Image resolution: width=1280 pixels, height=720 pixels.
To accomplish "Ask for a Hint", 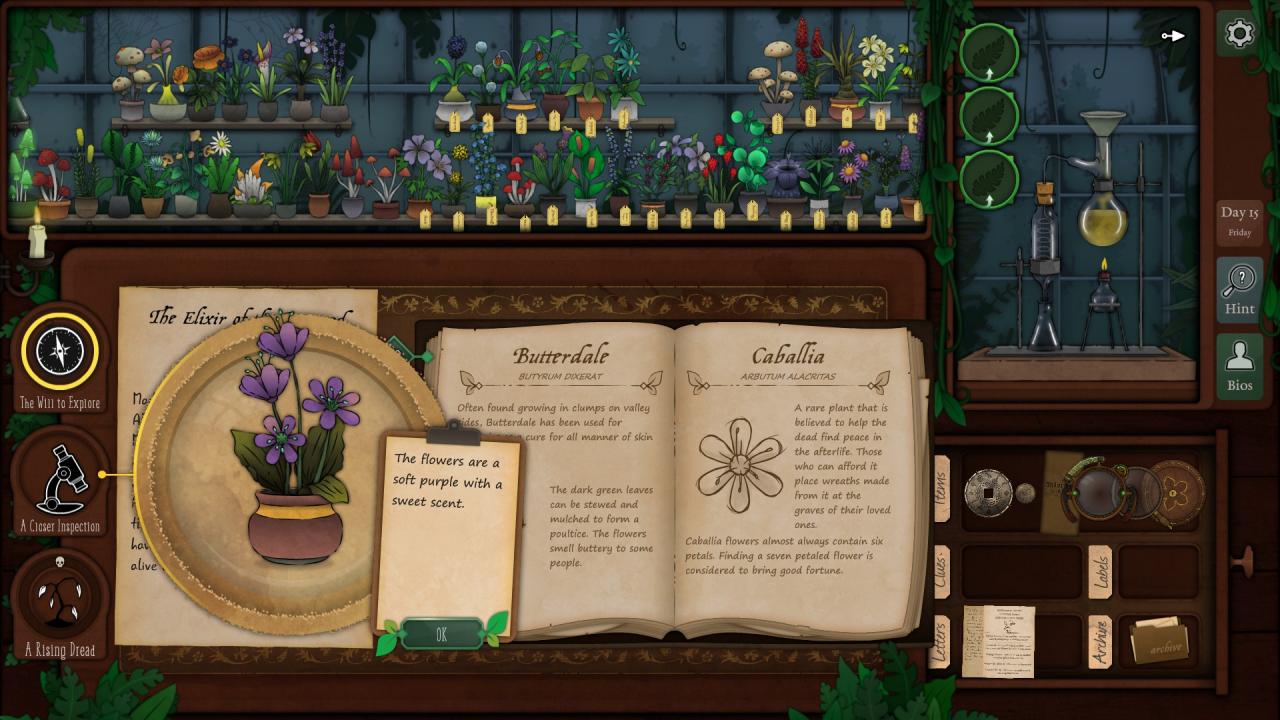I will pos(1239,290).
